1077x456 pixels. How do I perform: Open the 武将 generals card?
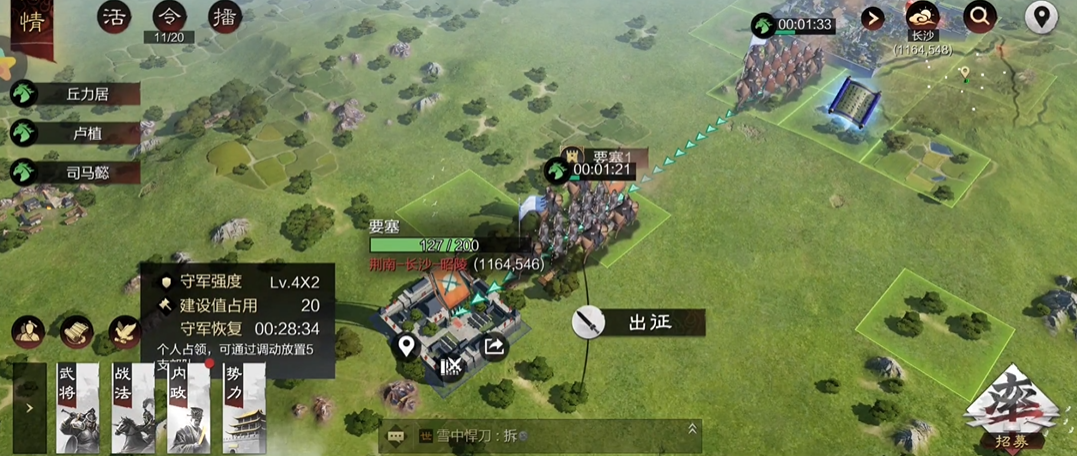pyautogui.click(x=78, y=407)
